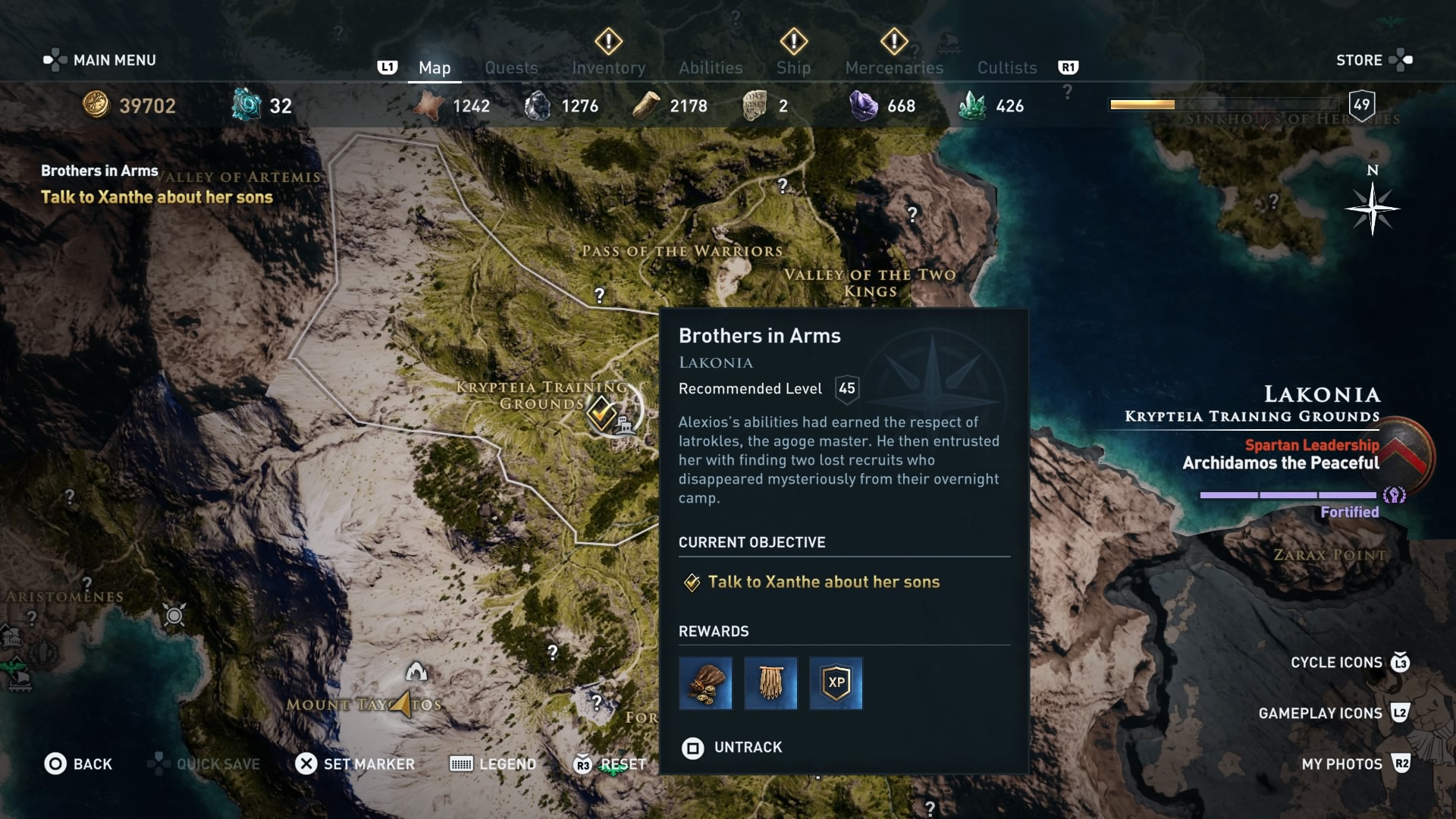Image resolution: width=1456 pixels, height=819 pixels.
Task: Click the Brothers in Arms quest marker
Action: click(x=600, y=415)
